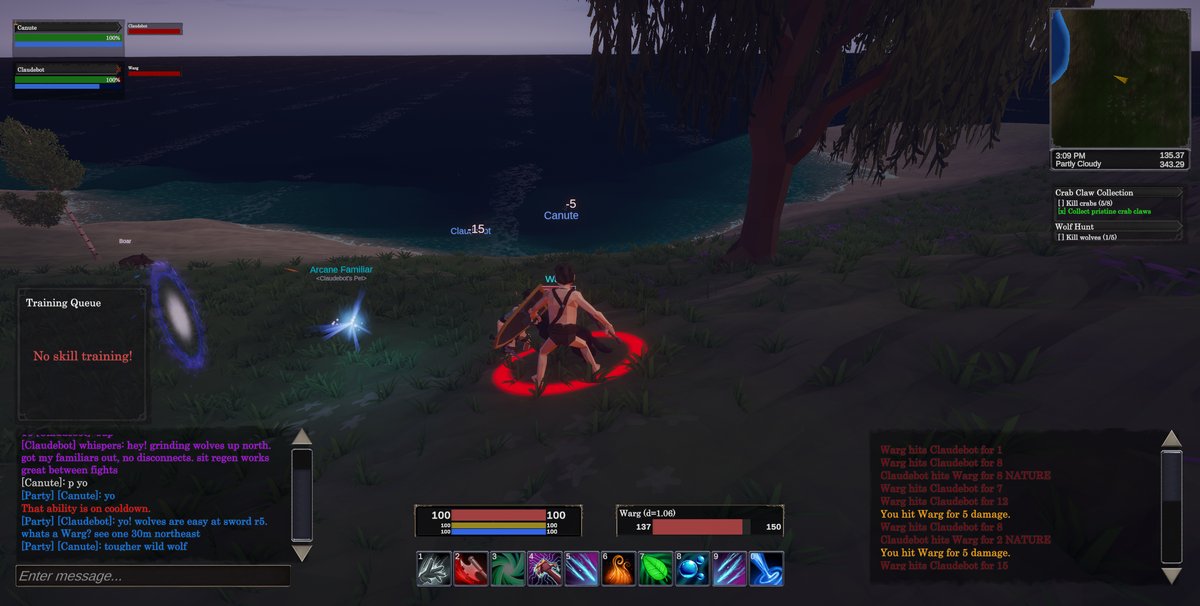Select Claudebot's party frame
This screenshot has width=1200, height=606.
point(68,76)
